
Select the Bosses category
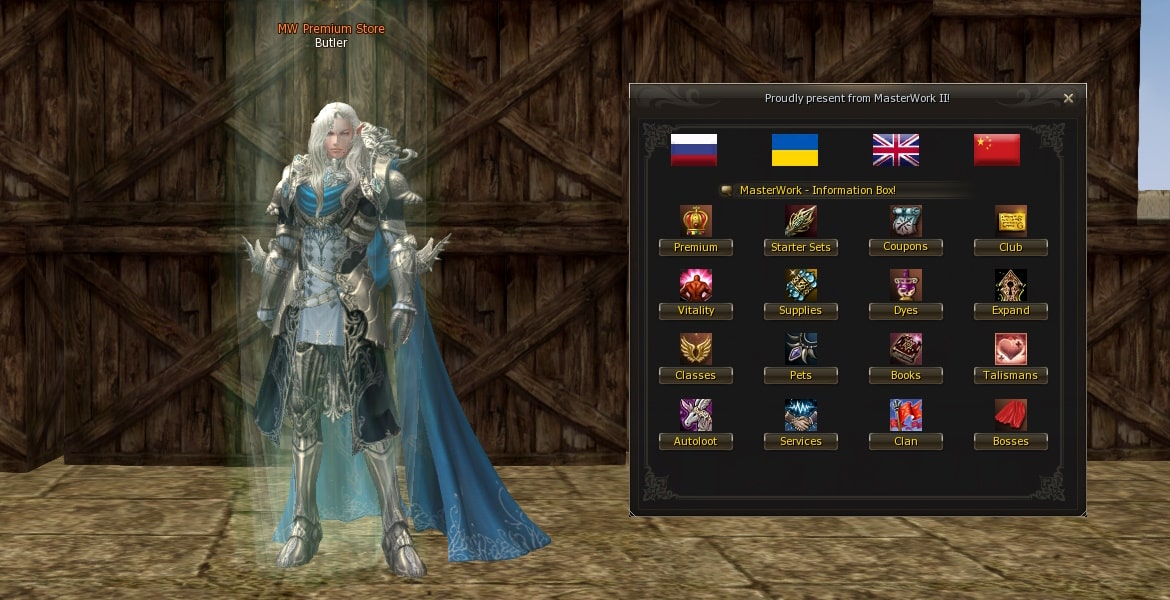point(1011,441)
